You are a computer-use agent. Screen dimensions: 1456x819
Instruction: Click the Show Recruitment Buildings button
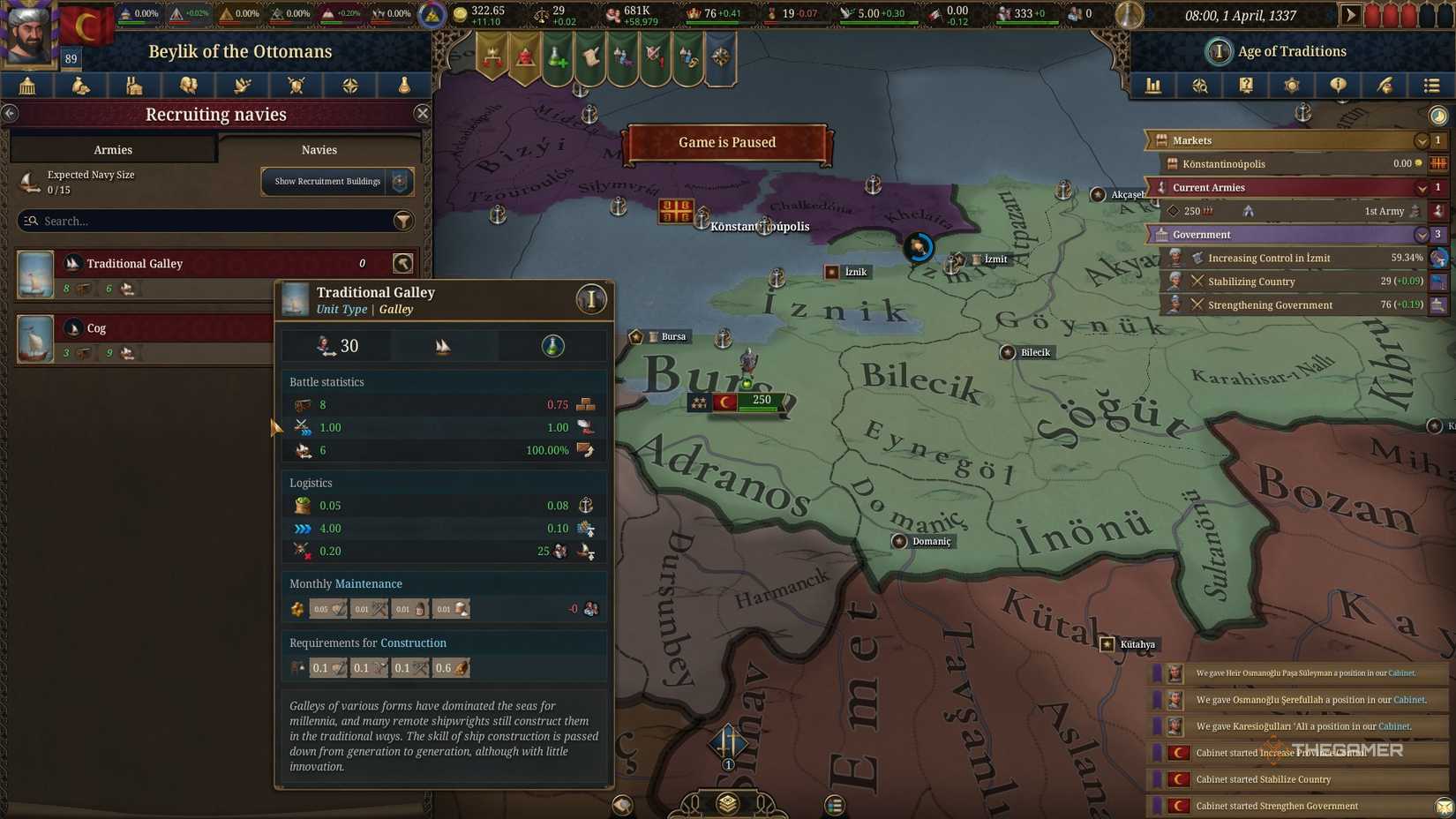point(327,181)
